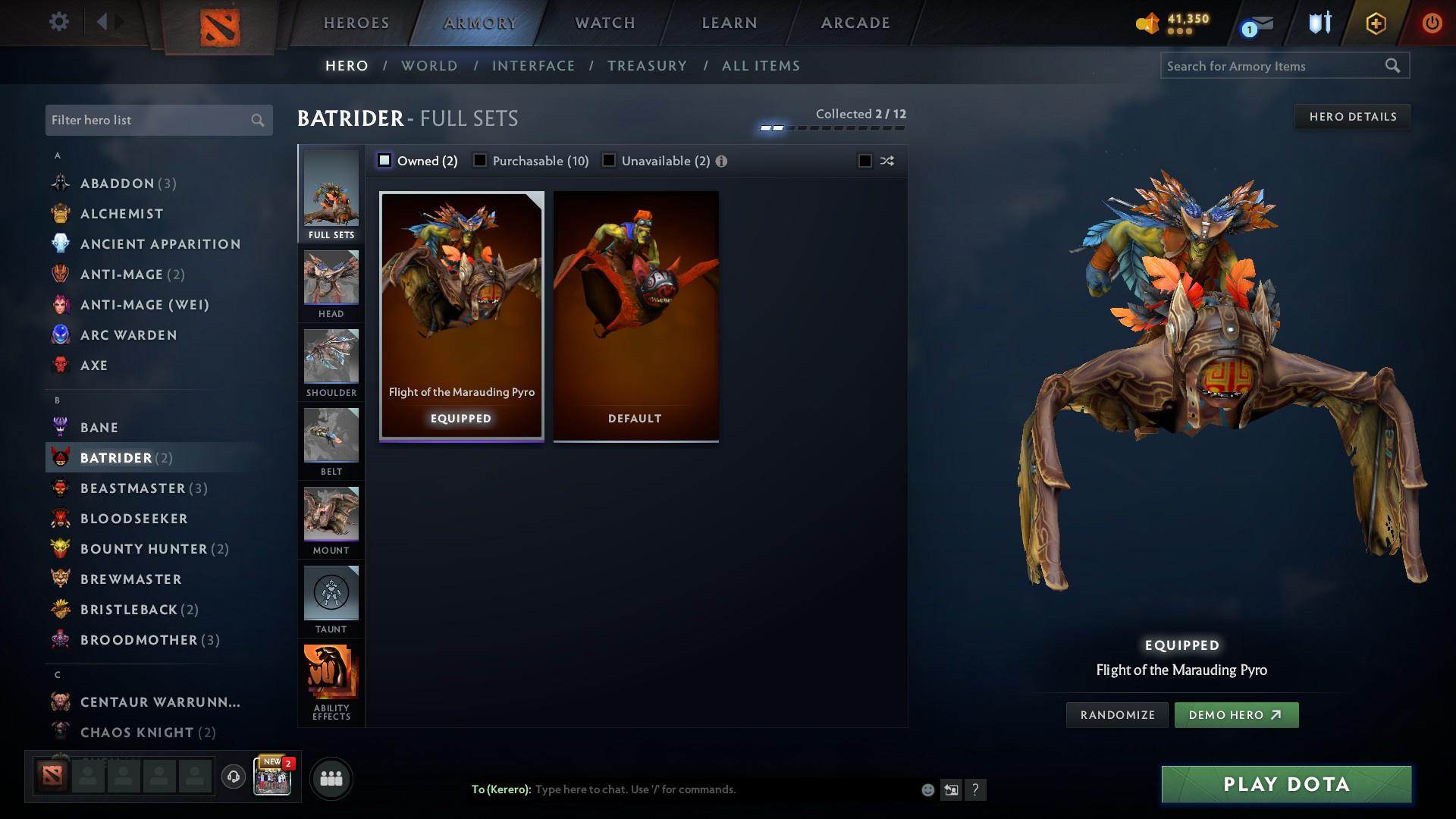The height and width of the screenshot is (819, 1456).
Task: Launch Demo Hero for Batrider
Action: point(1237,714)
